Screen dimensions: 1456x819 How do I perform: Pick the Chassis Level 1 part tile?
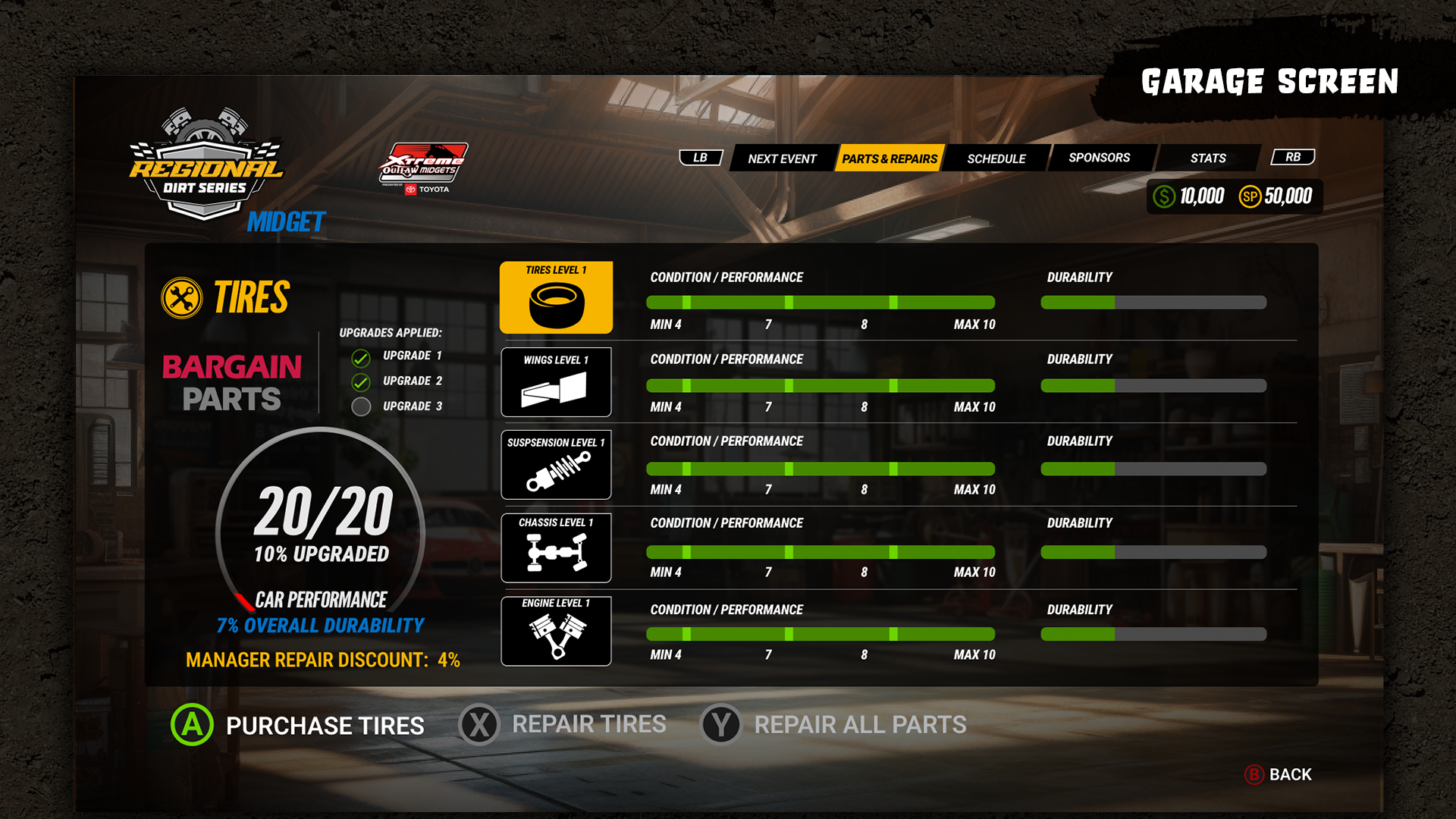[x=556, y=548]
